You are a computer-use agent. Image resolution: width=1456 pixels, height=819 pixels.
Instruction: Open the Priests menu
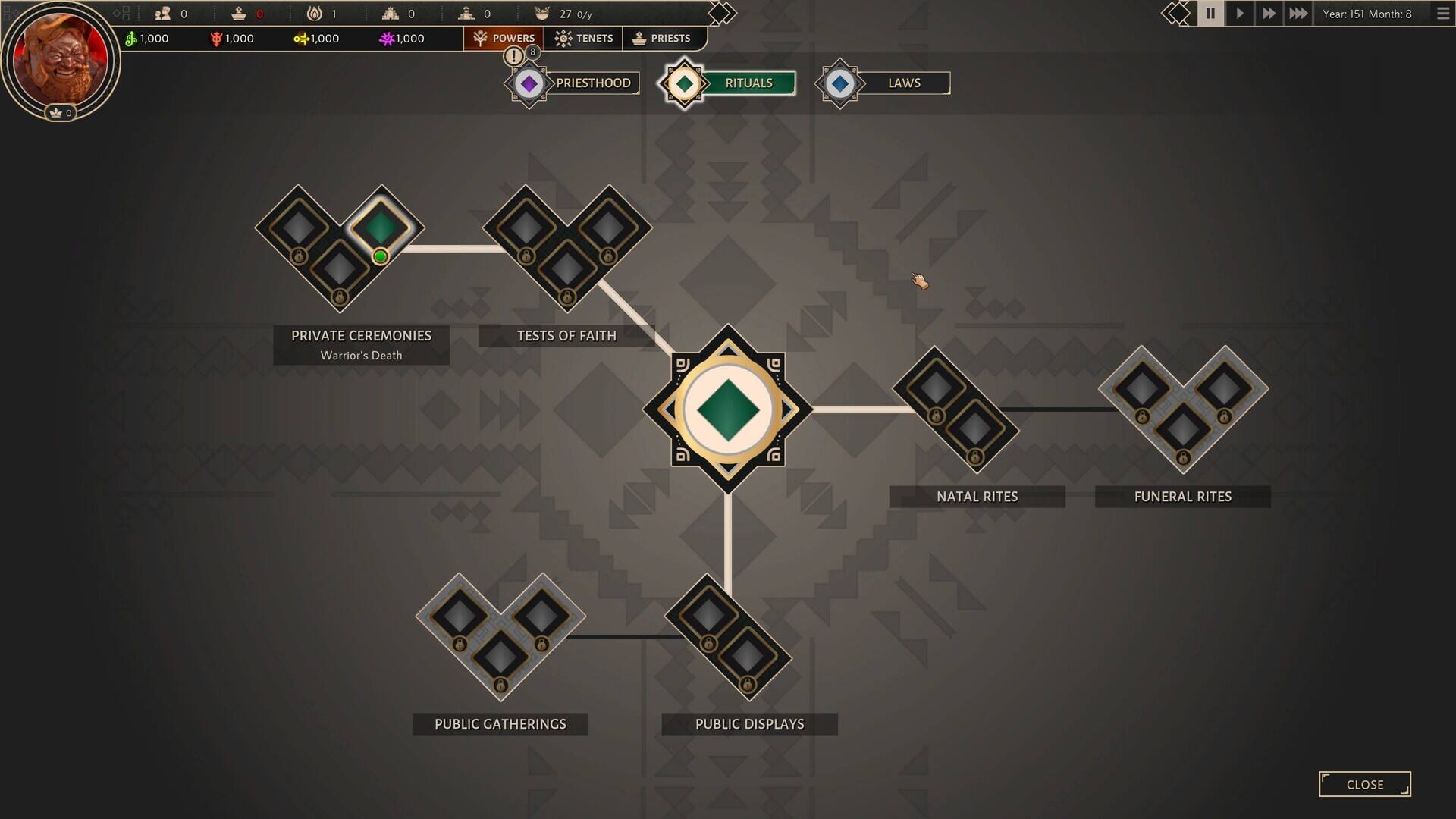pos(661,38)
